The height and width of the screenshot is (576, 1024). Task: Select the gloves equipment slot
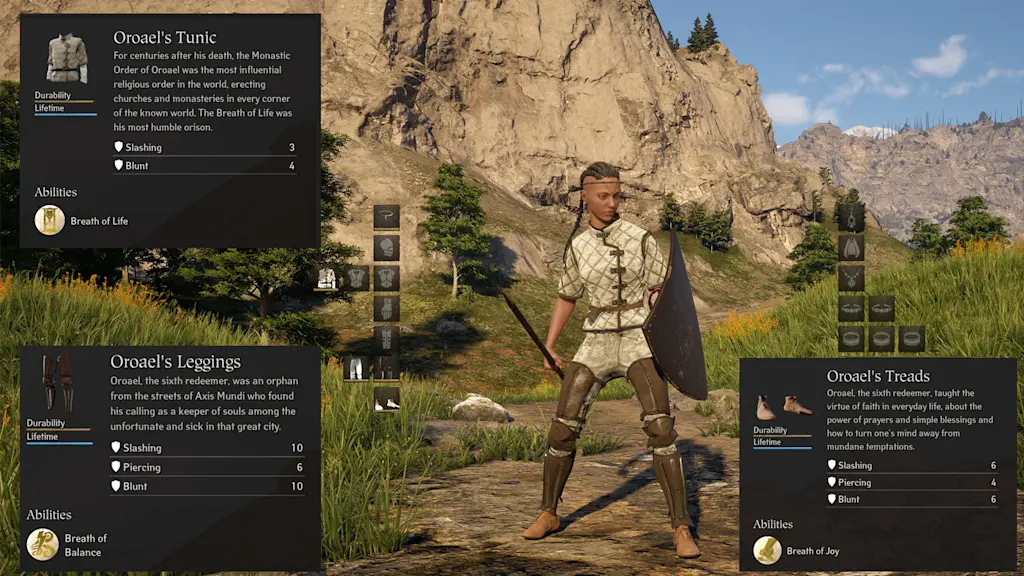386,308
